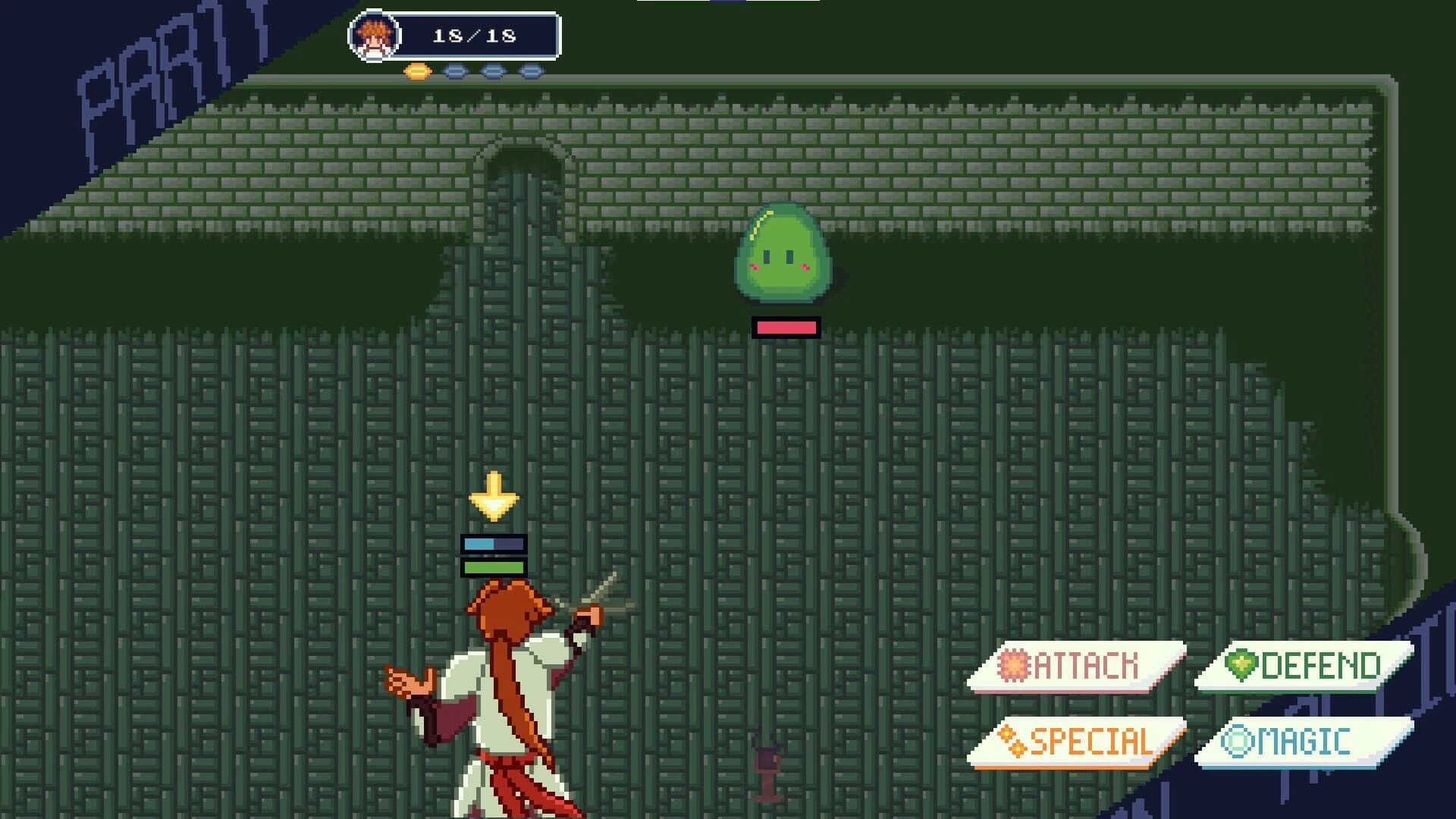
Task: Toggle the third blue action pip
Action: click(531, 70)
